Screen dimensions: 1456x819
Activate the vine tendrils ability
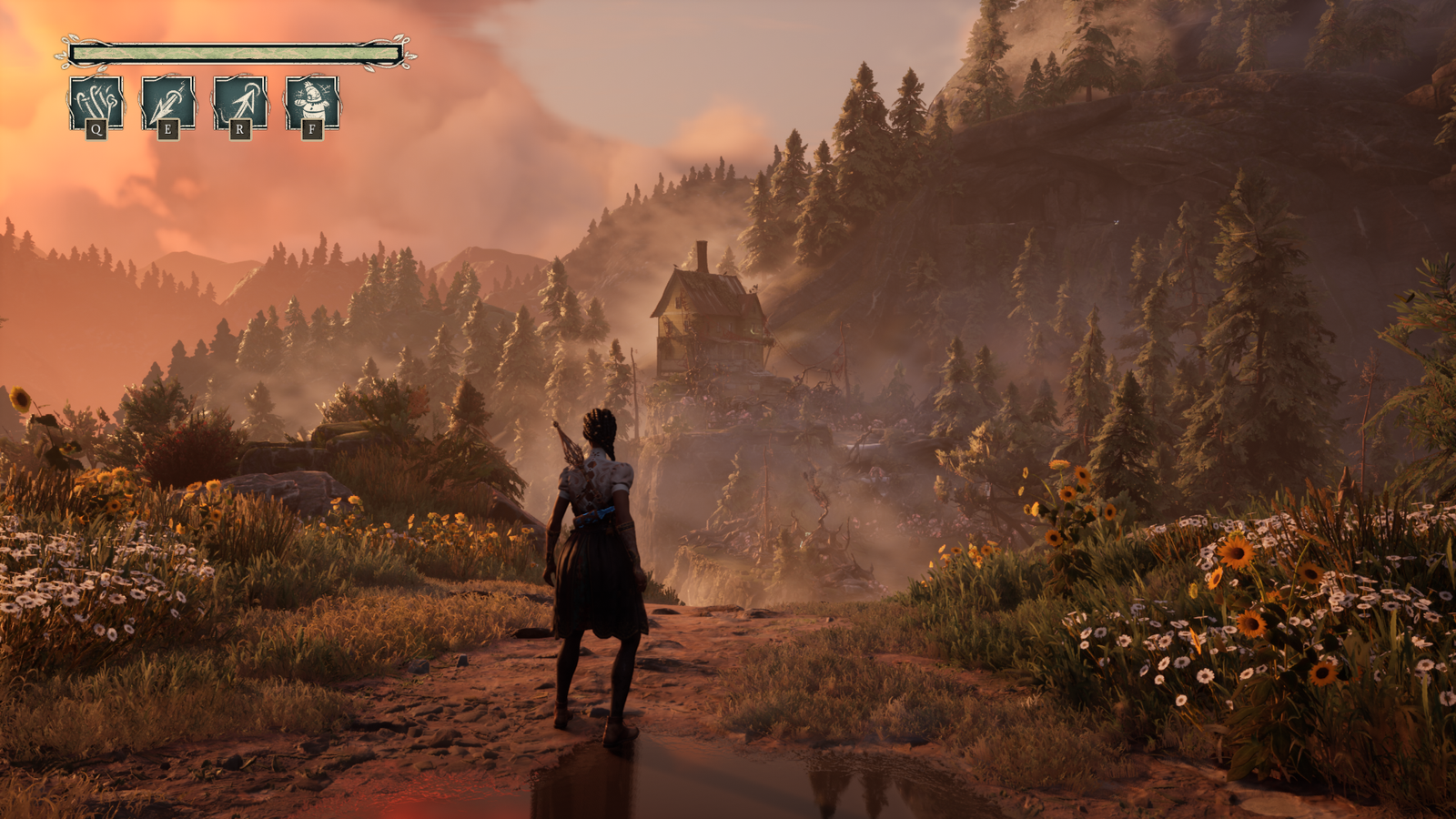tap(96, 102)
